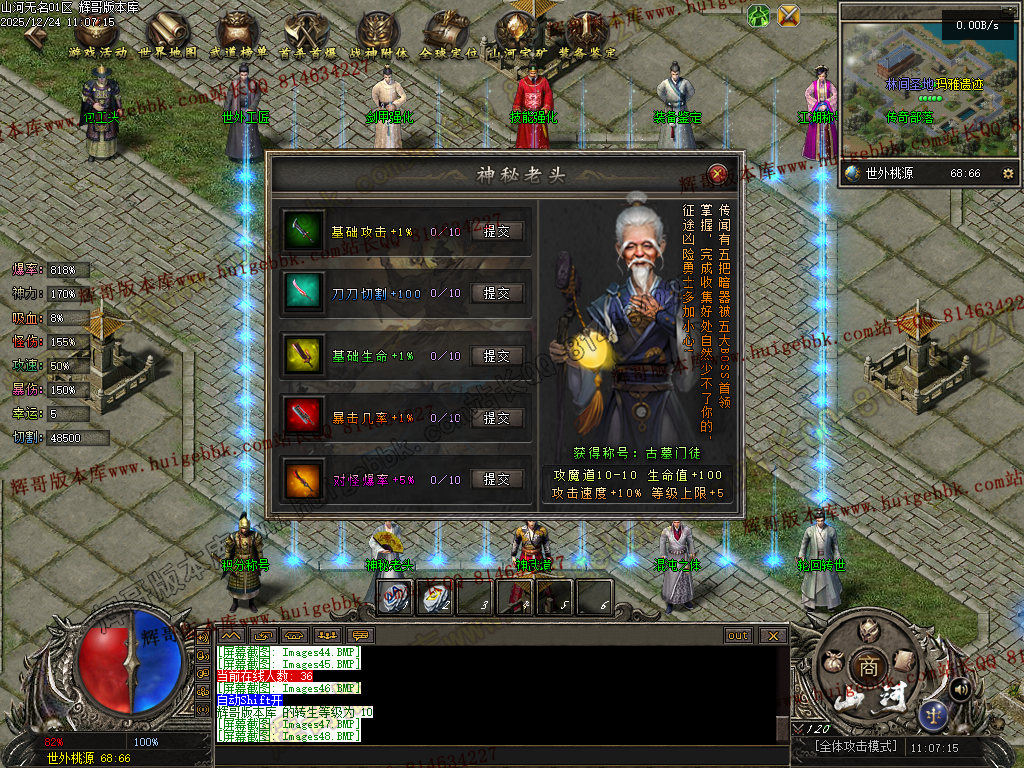
Task: Close the chat panel with X
Action: pos(772,635)
